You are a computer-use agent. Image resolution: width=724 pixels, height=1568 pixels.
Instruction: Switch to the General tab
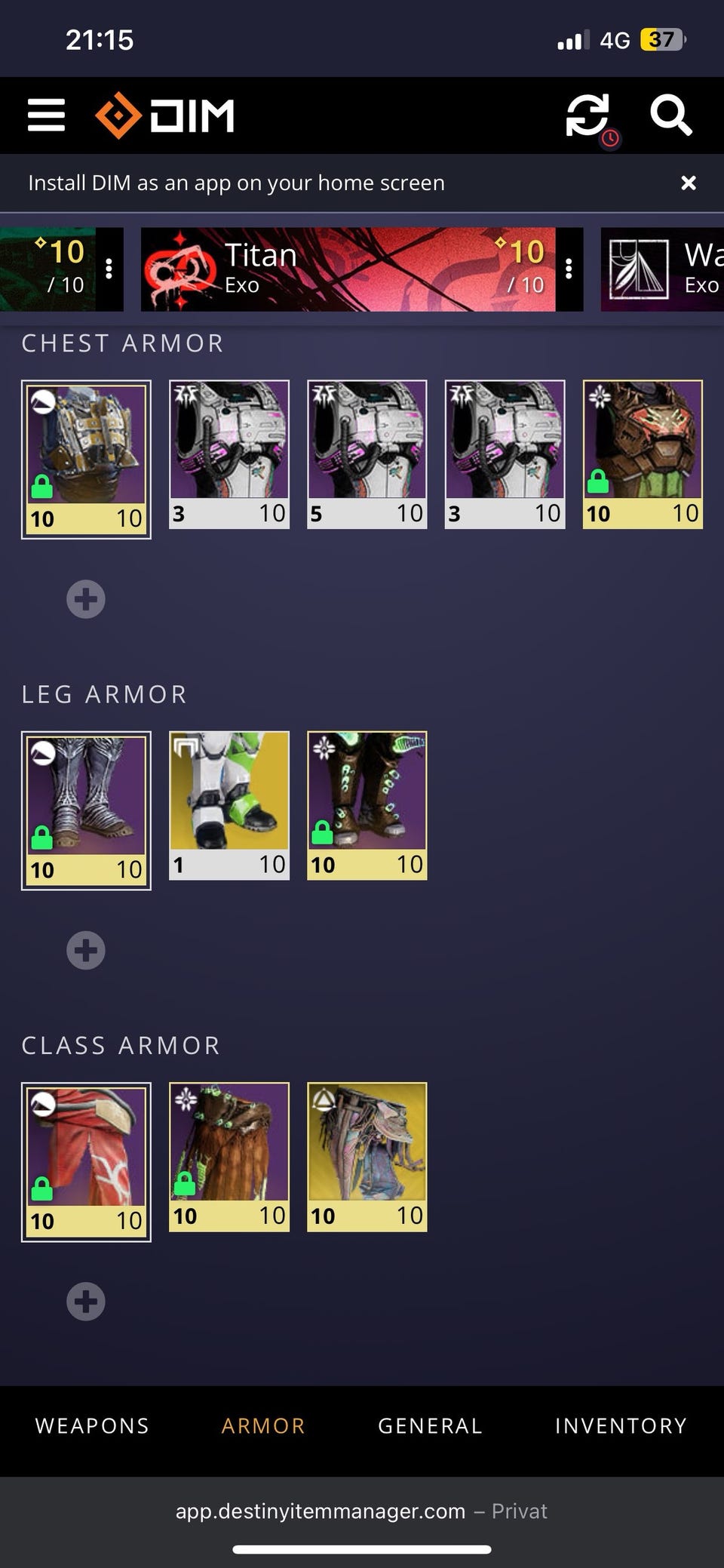coord(430,1425)
